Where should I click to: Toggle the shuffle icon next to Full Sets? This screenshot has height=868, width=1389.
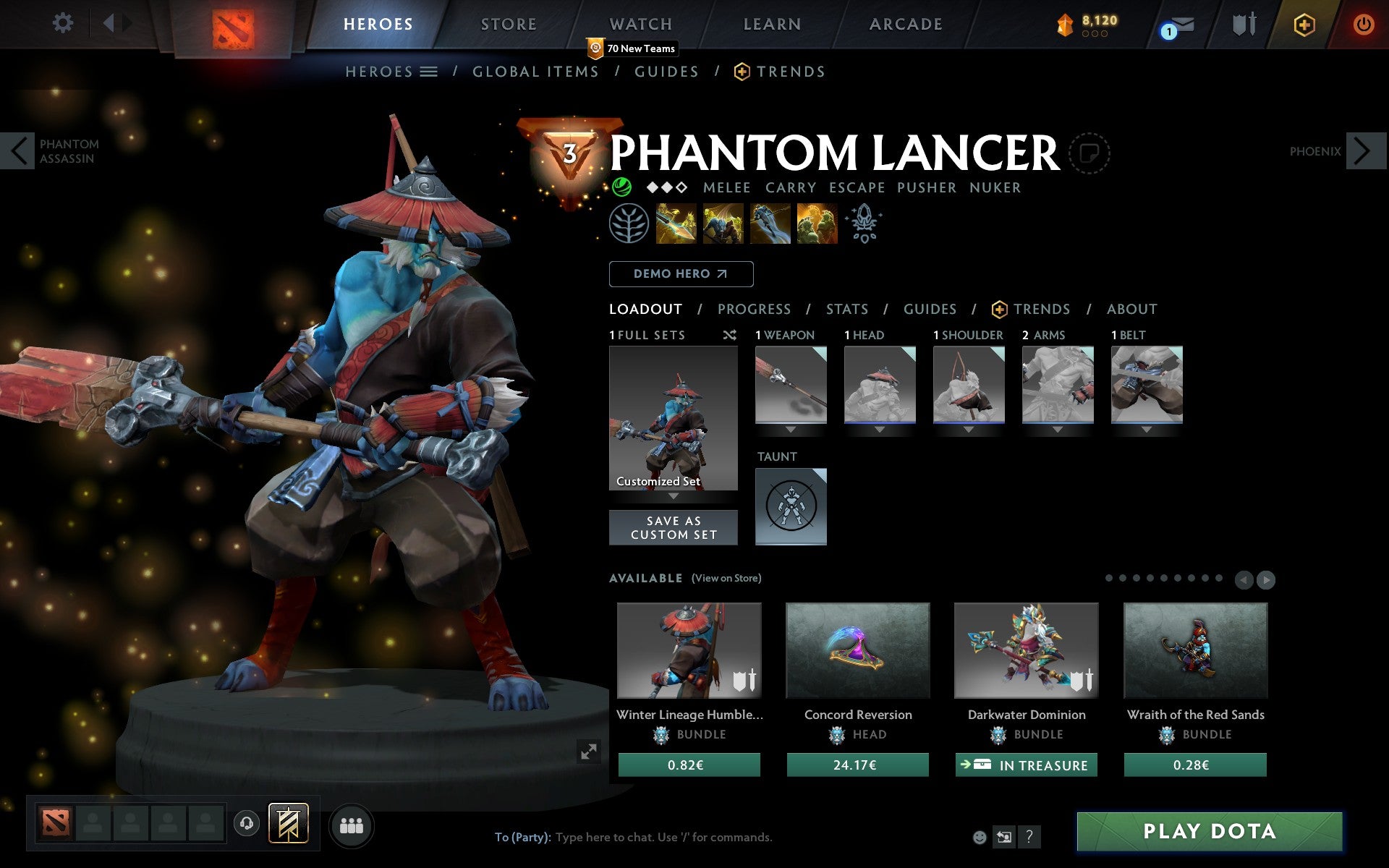click(729, 335)
